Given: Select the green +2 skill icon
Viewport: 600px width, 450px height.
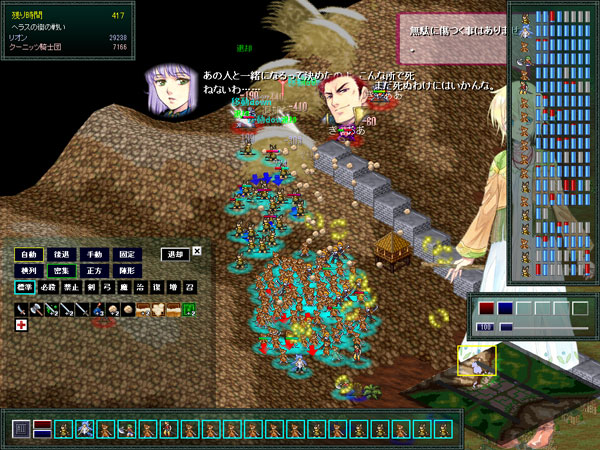Looking at the screenshot, I should coord(189,310).
